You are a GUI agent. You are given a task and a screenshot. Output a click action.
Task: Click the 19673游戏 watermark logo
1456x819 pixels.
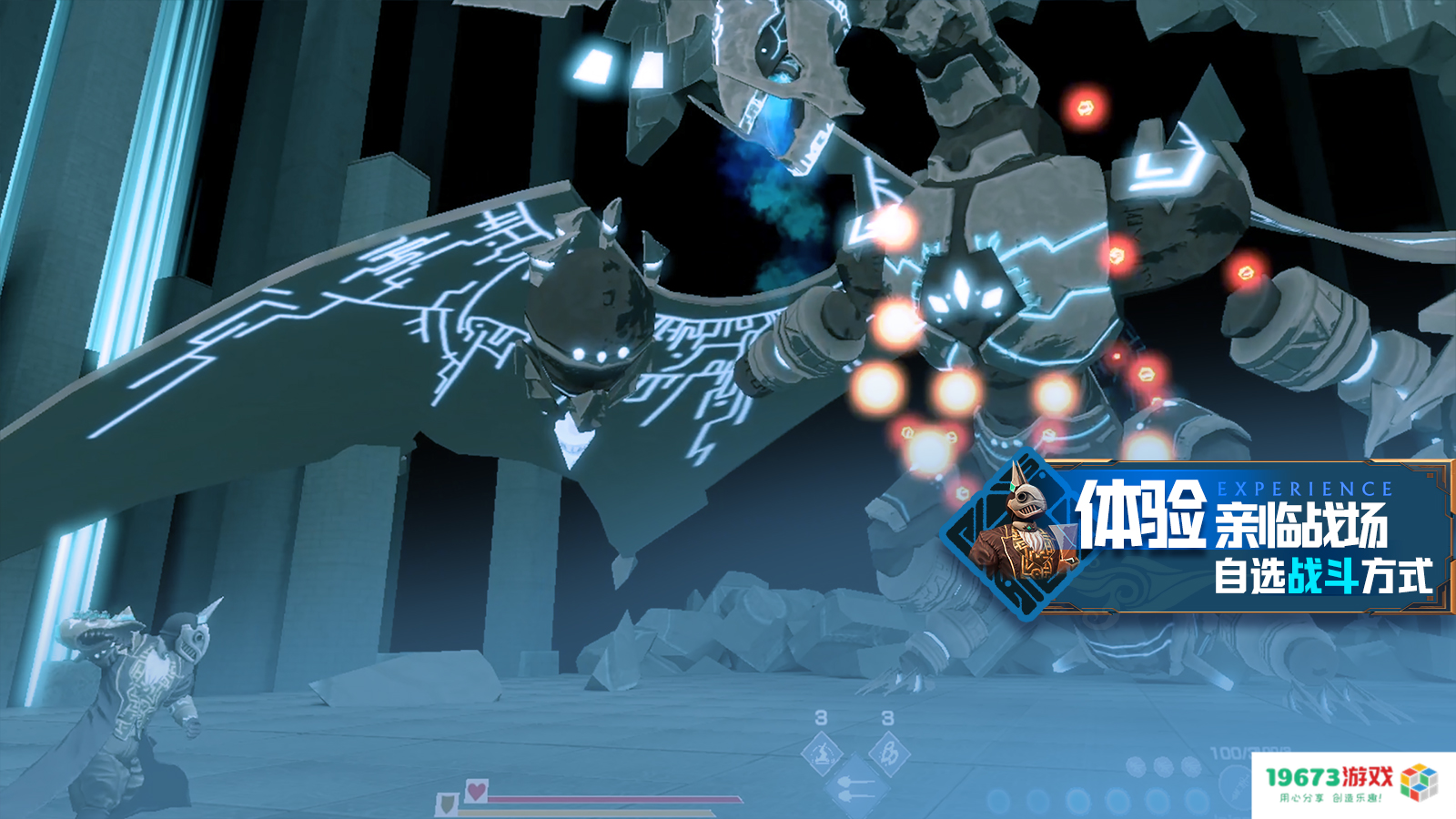tap(1352, 783)
